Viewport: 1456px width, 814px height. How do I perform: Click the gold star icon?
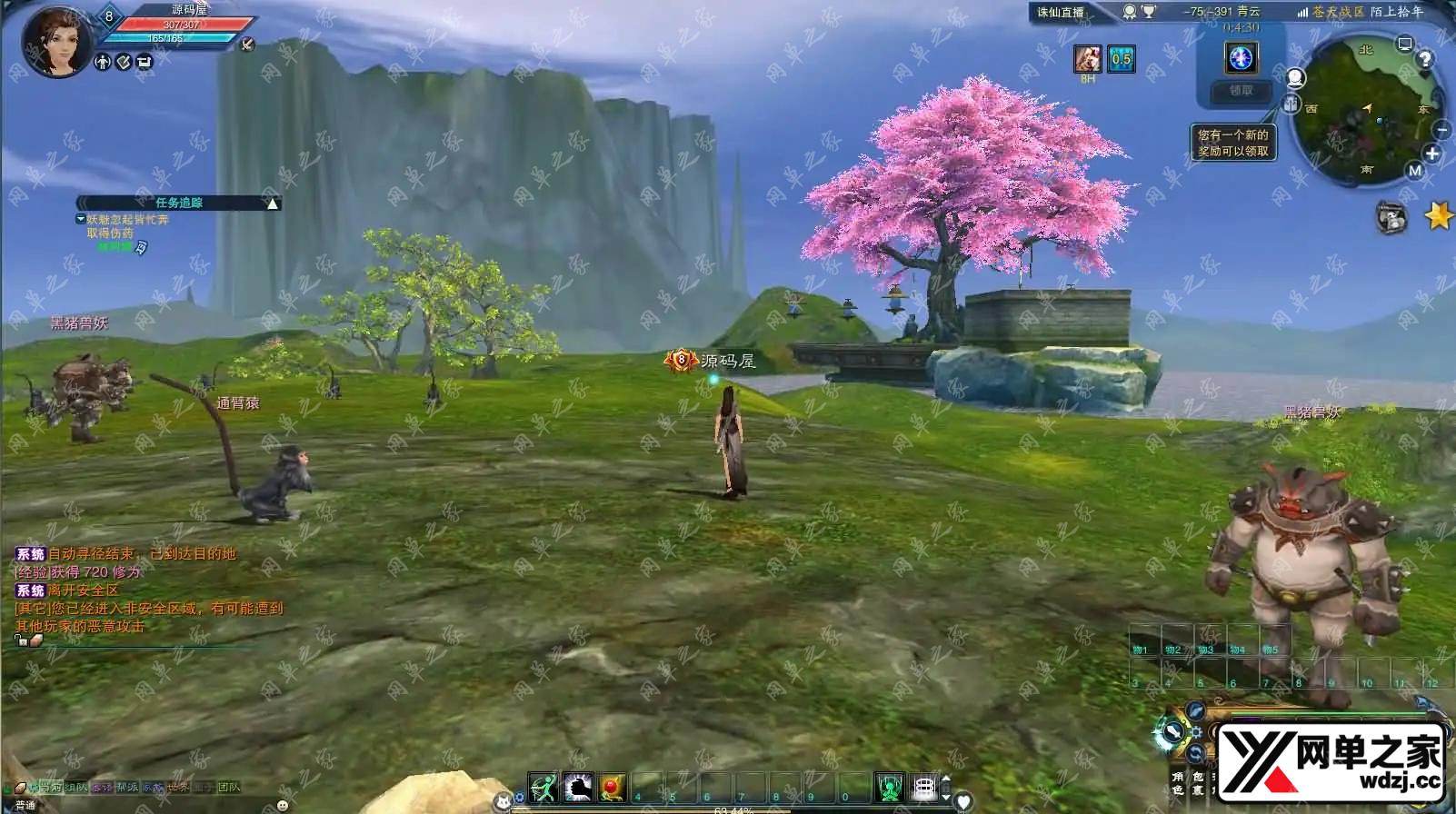tap(1439, 216)
